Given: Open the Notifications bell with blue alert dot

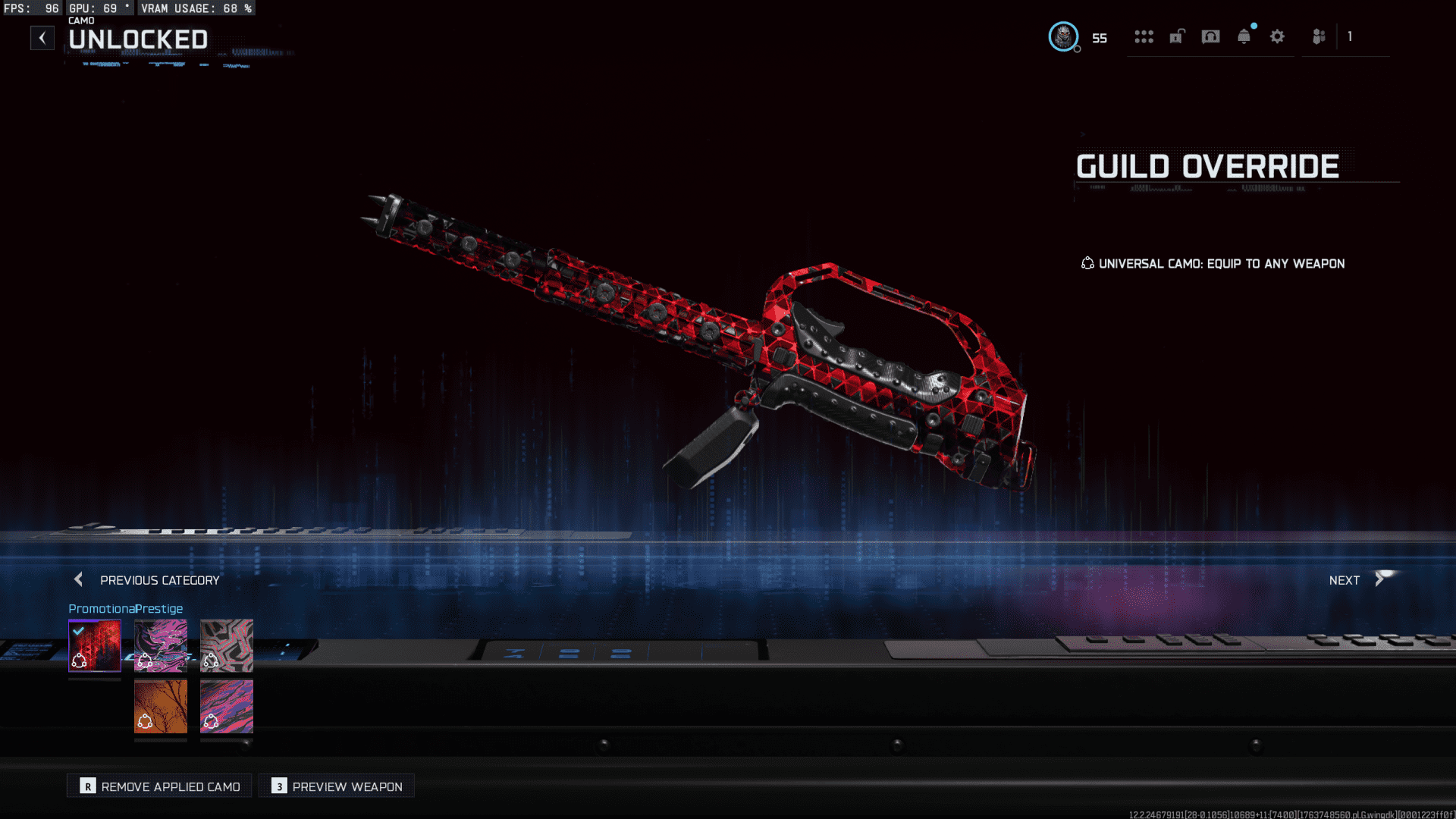Looking at the screenshot, I should pos(1244,36).
